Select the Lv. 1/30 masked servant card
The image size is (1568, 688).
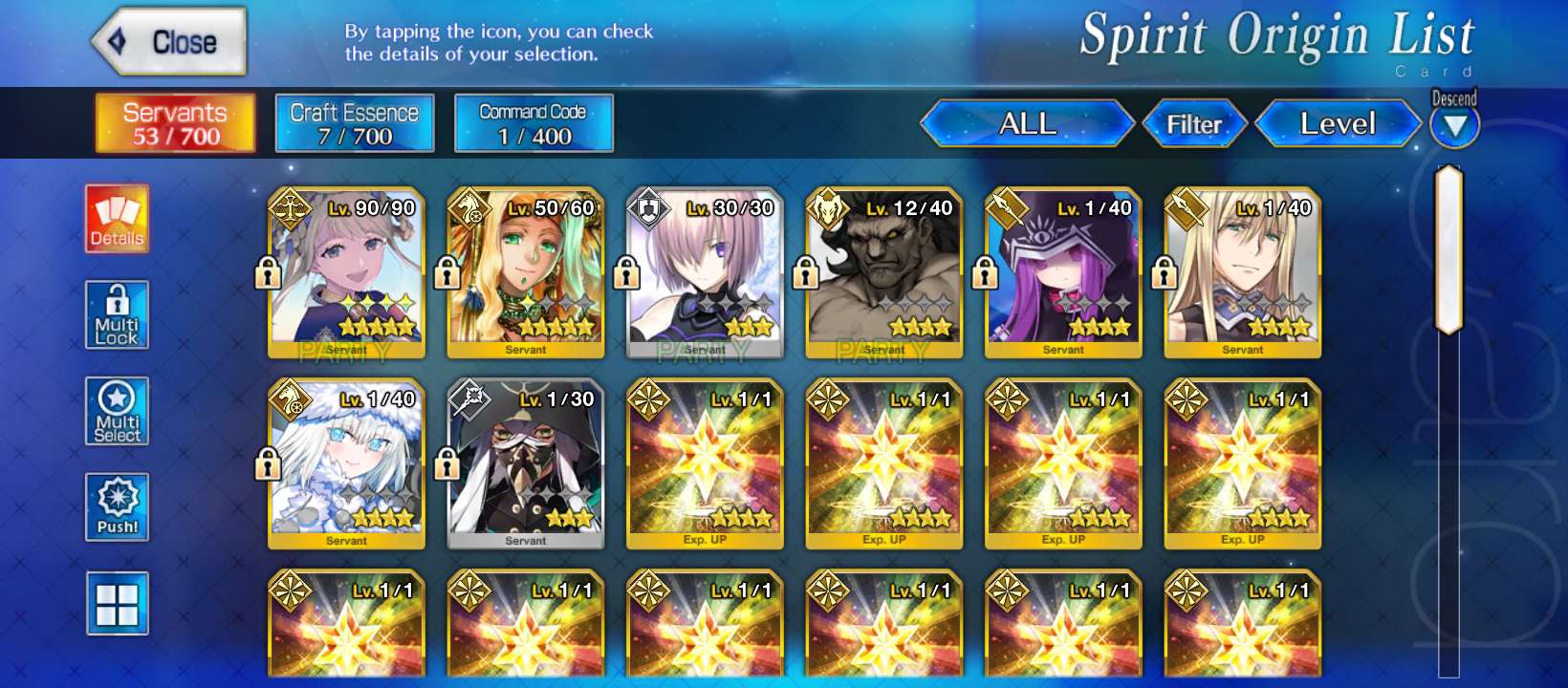(x=526, y=463)
